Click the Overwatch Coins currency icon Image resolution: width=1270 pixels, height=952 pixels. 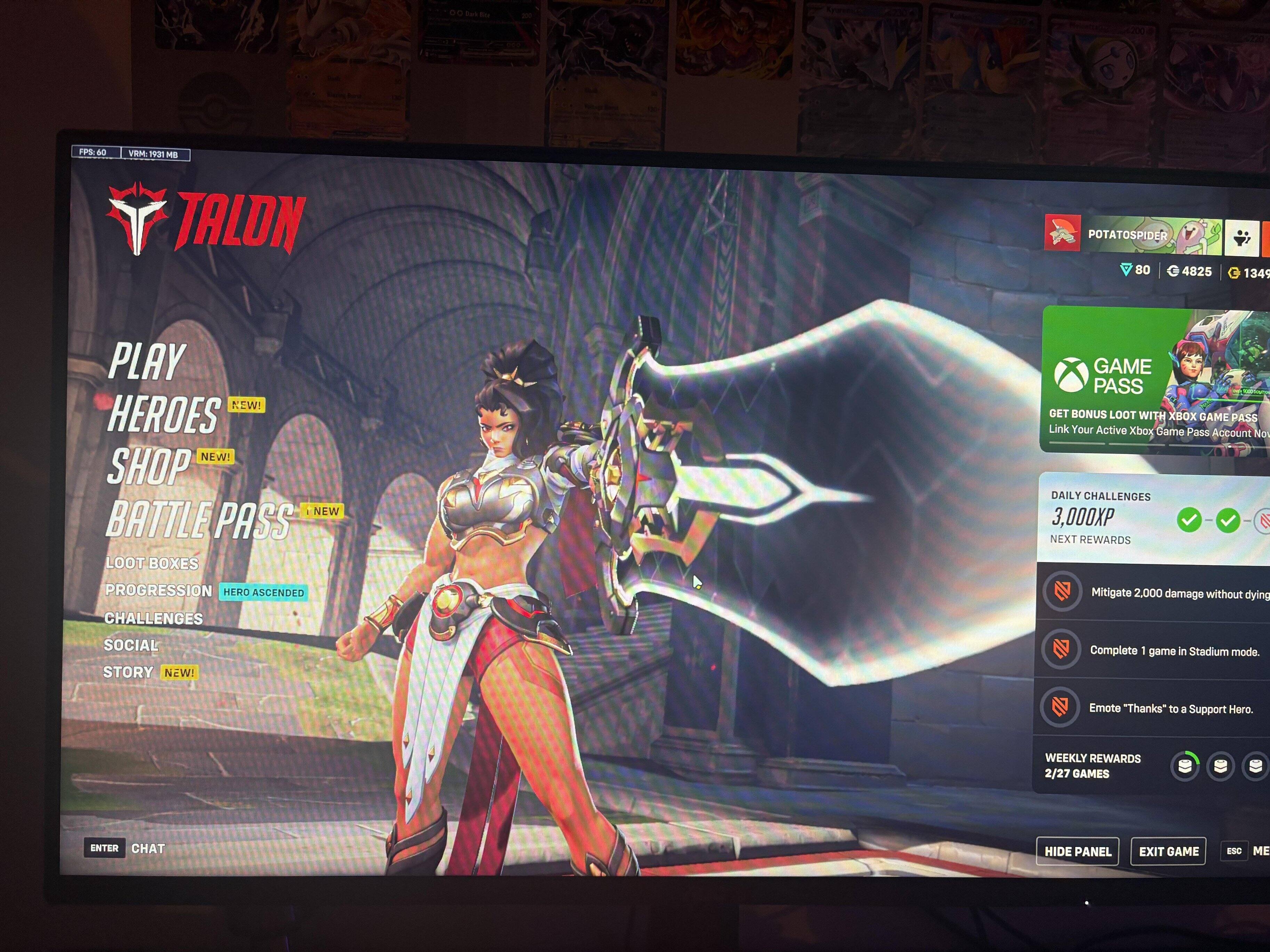pos(1174,271)
